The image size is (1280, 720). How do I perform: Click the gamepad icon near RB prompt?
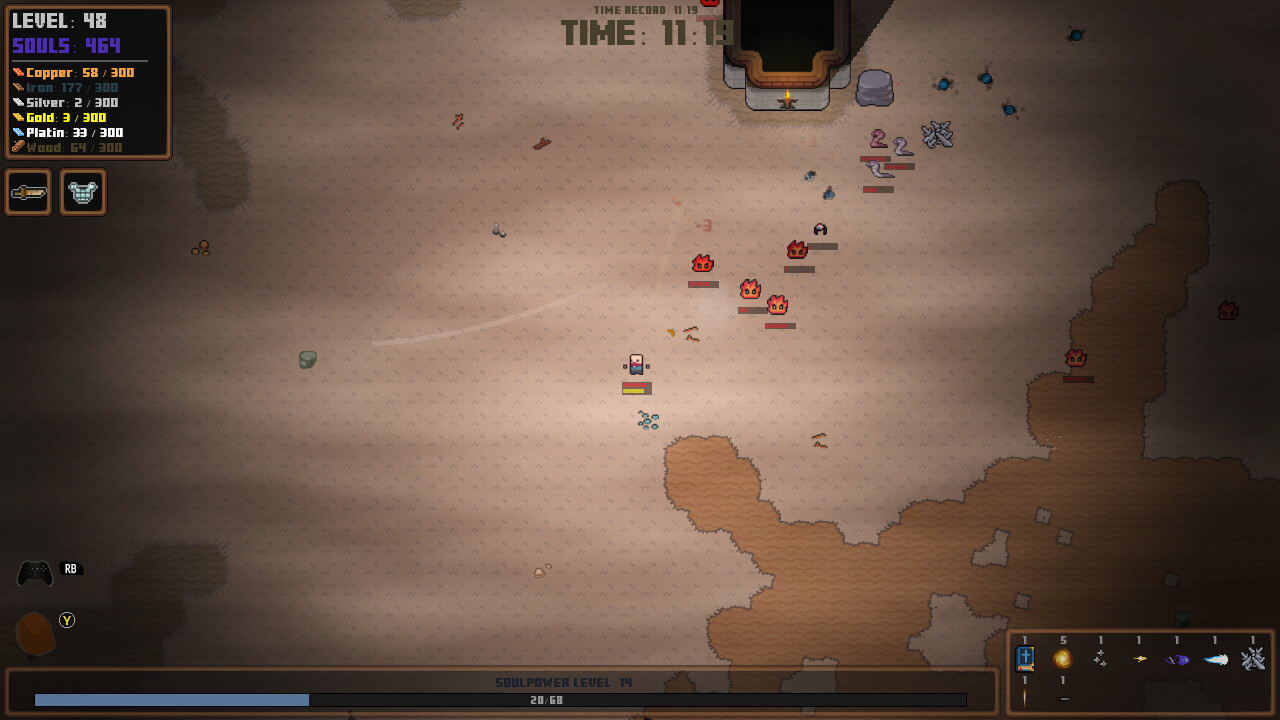34,568
